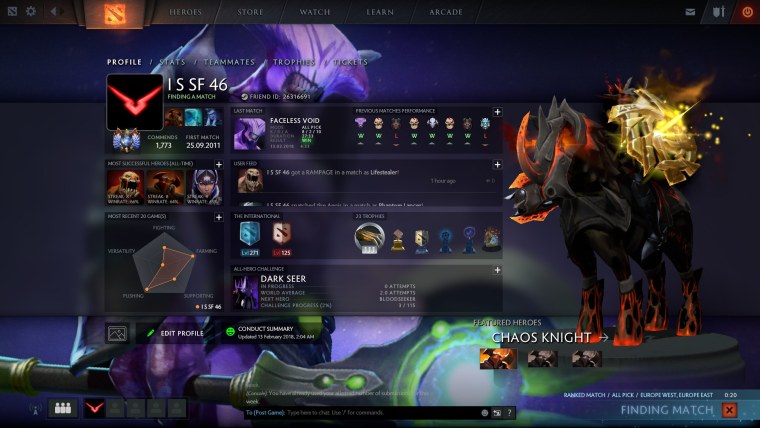760x428 pixels.
Task: Go to the Store section
Action: click(x=251, y=12)
